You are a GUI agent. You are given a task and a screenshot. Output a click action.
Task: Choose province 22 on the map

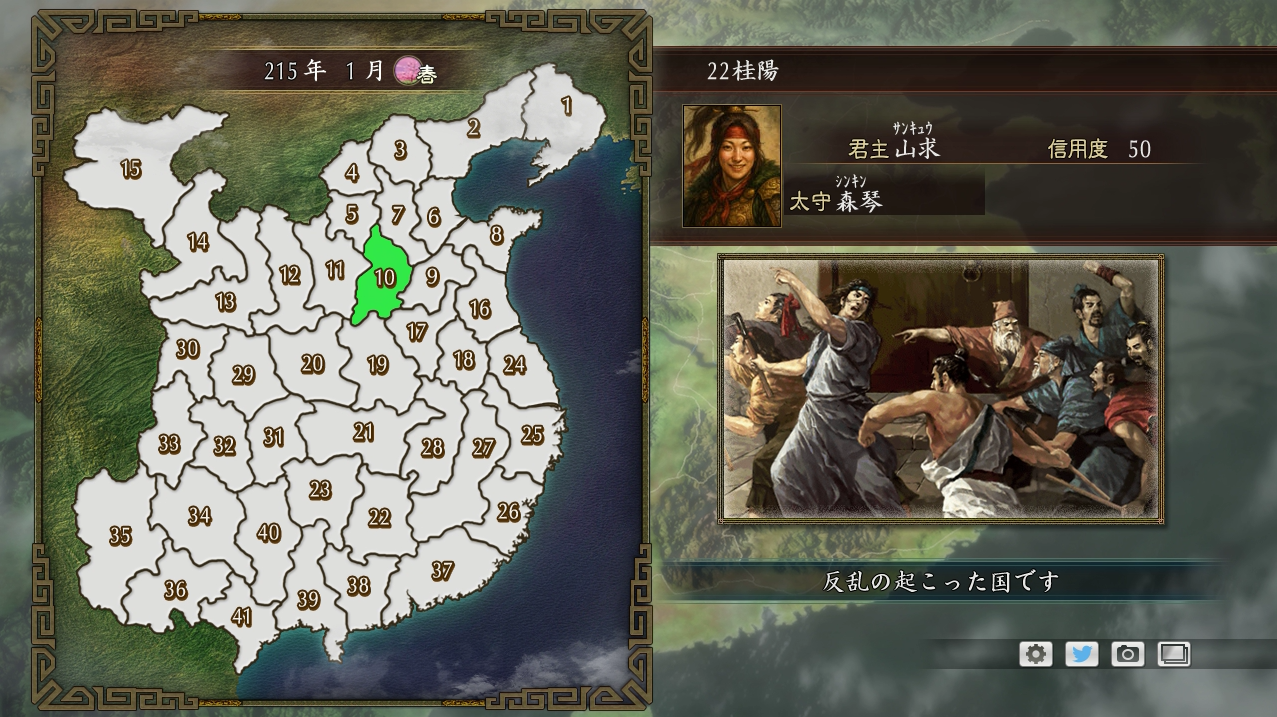[x=379, y=517]
